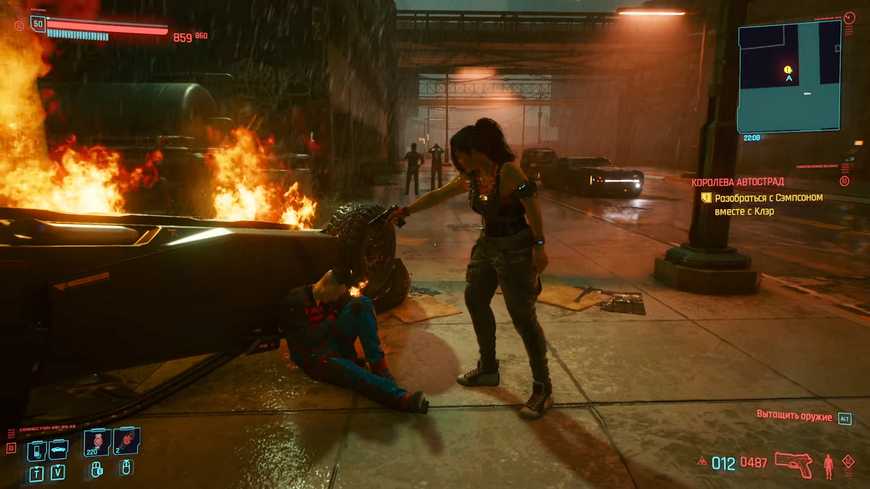870x489 pixels.
Task: Click the pistol weapon icon
Action: [x=793, y=465]
